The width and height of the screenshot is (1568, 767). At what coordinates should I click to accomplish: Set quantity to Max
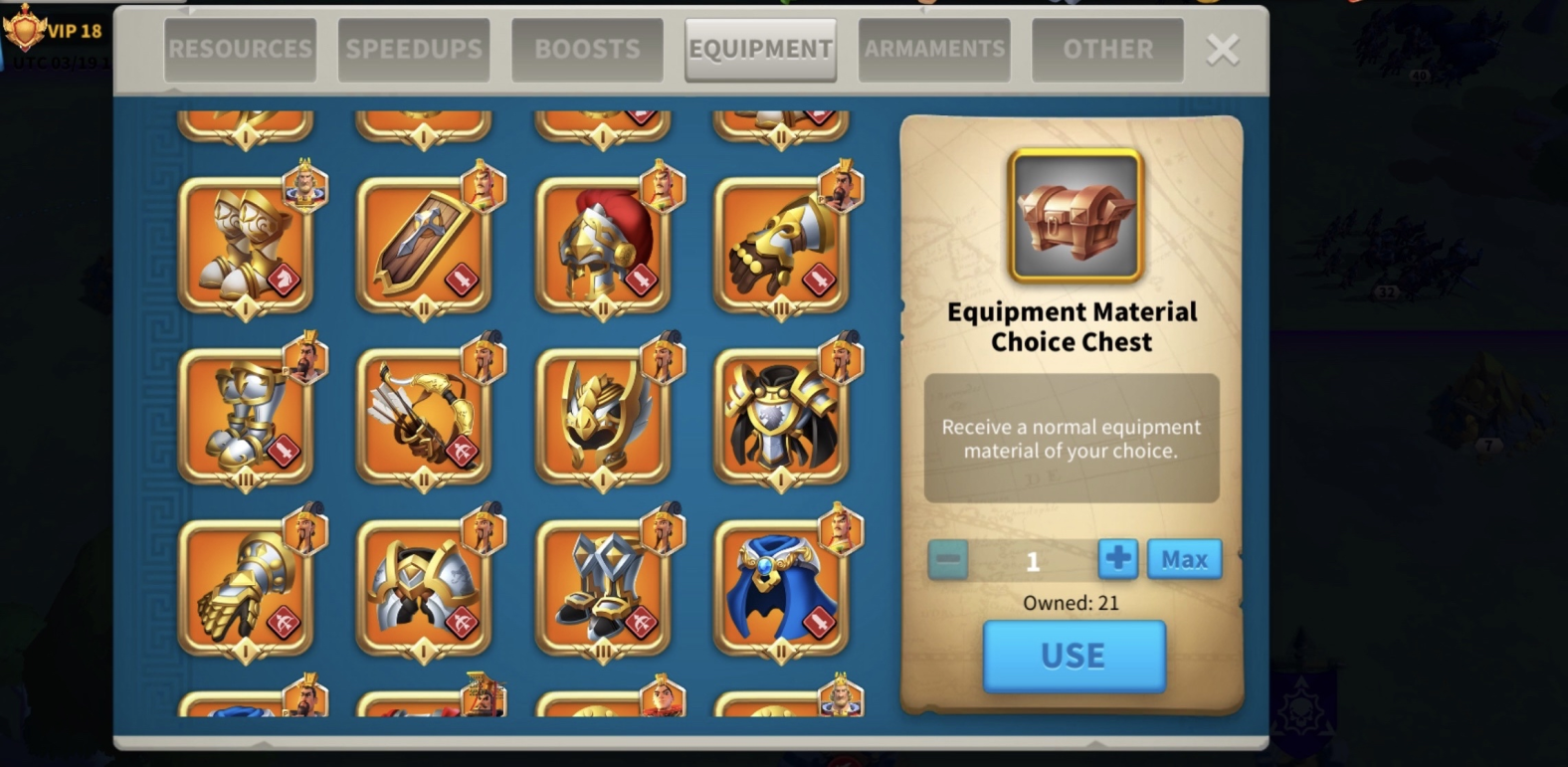coord(1184,559)
